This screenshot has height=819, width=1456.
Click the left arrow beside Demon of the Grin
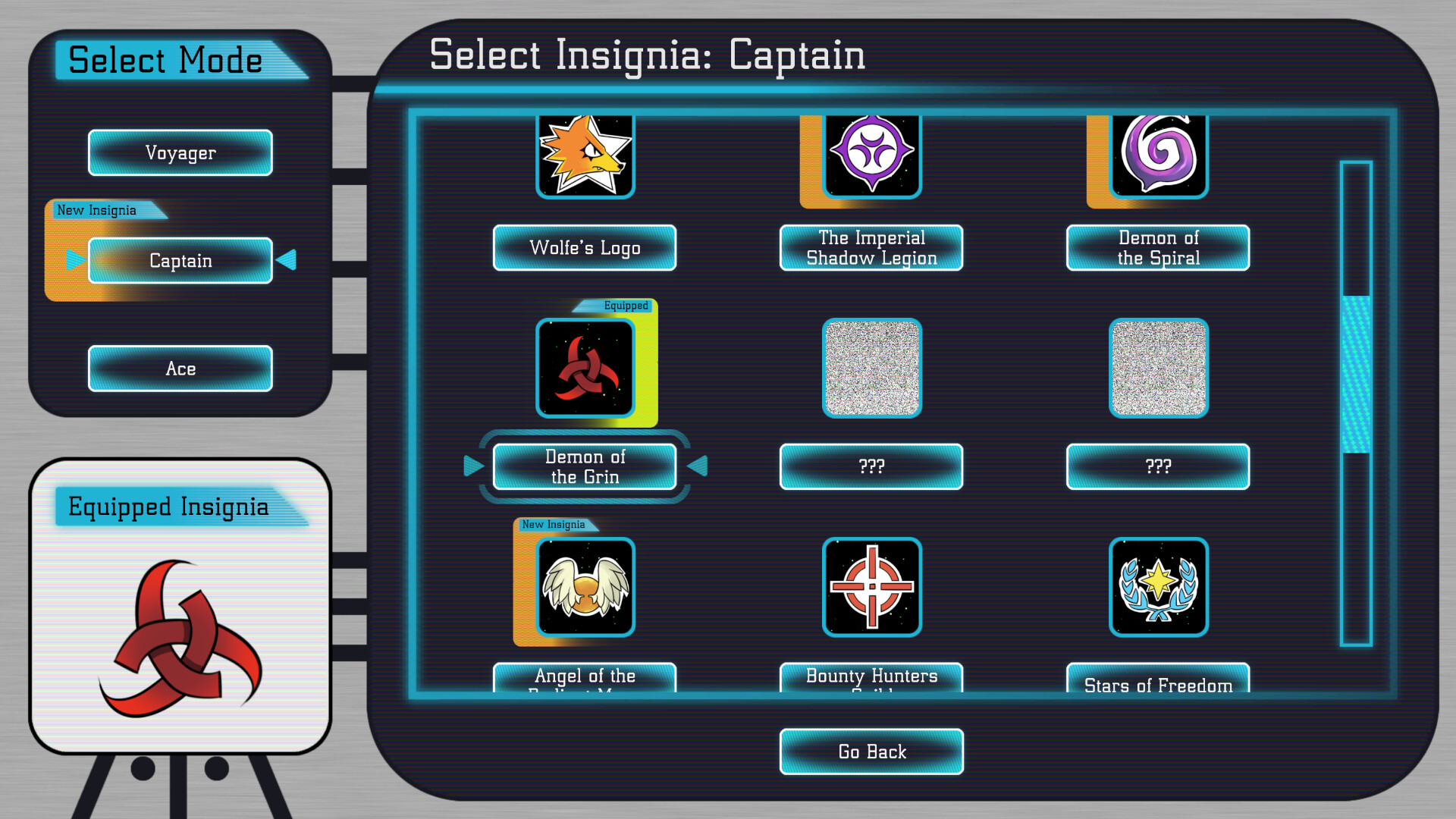click(x=473, y=466)
